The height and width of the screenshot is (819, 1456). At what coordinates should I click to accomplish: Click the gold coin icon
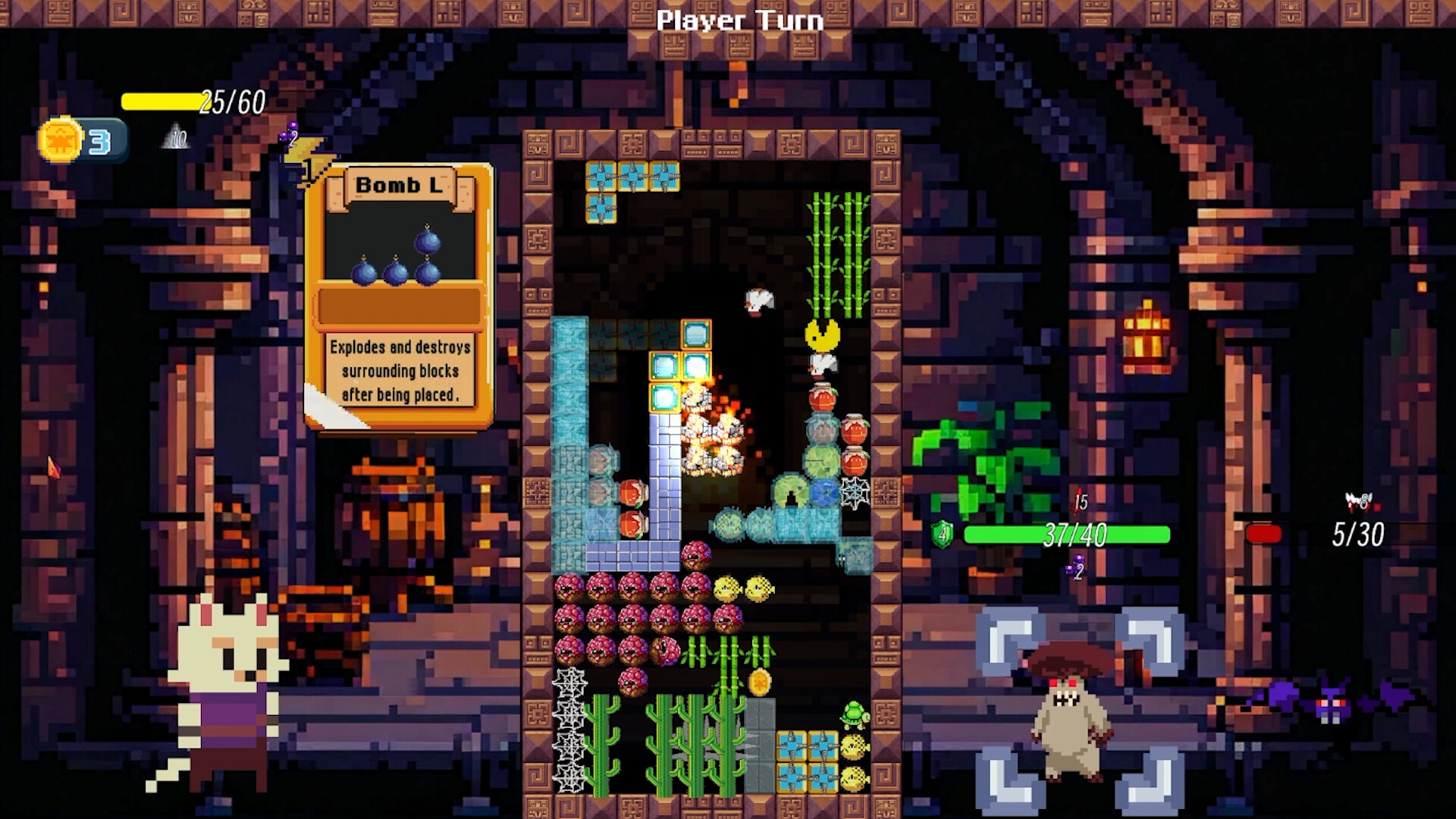[61, 140]
